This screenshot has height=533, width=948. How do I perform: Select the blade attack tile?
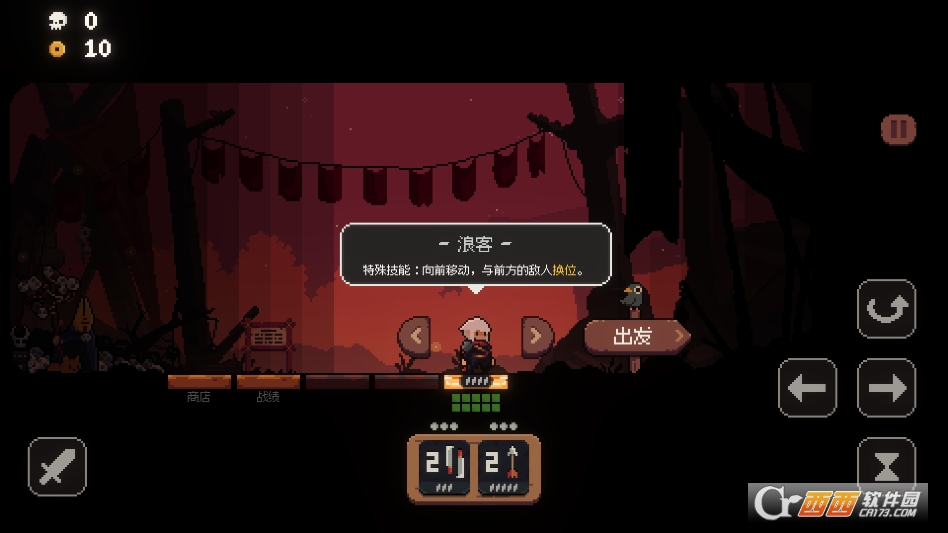[x=445, y=468]
